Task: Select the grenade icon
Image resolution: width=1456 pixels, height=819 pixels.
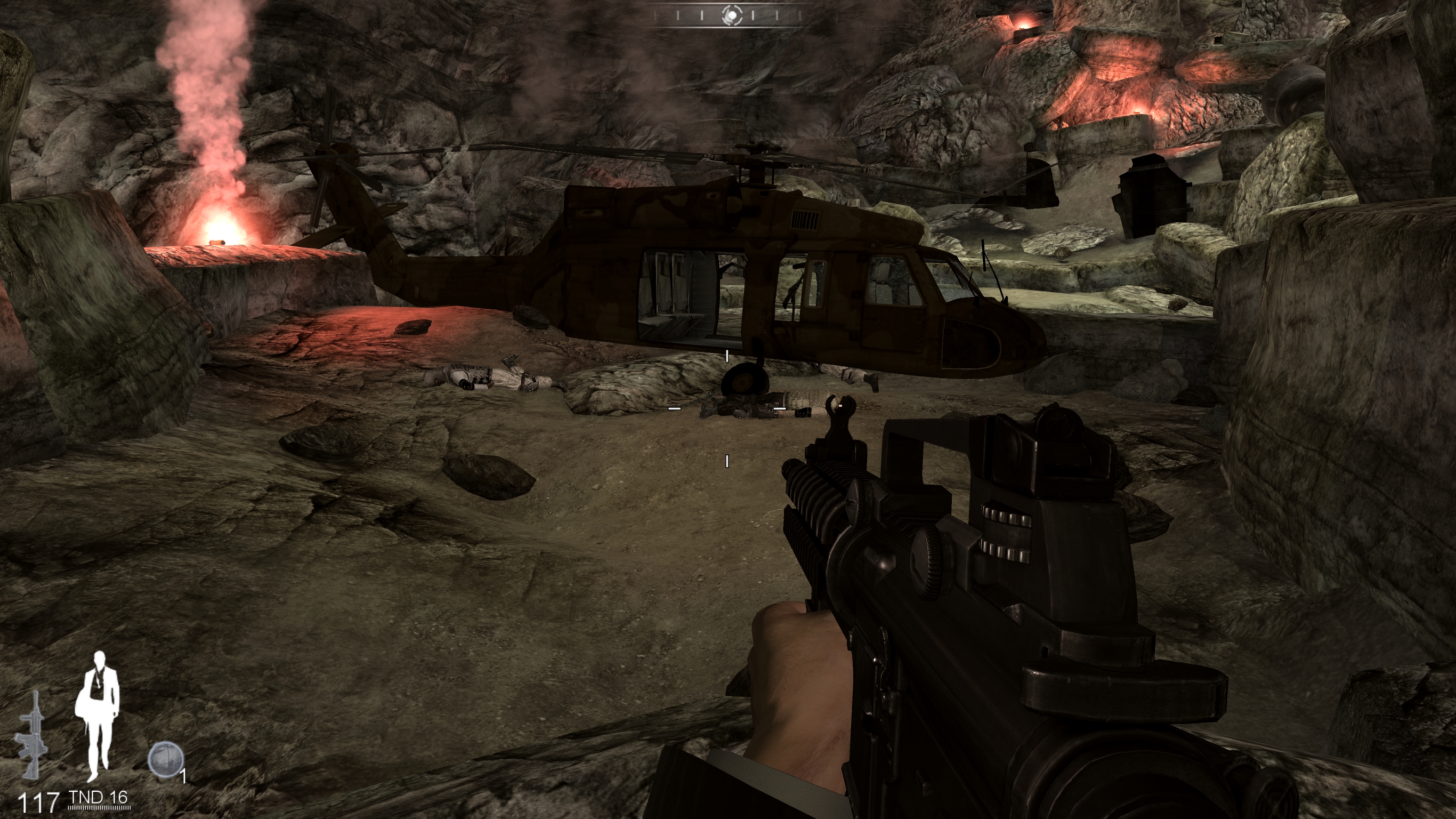Action: 165,759
